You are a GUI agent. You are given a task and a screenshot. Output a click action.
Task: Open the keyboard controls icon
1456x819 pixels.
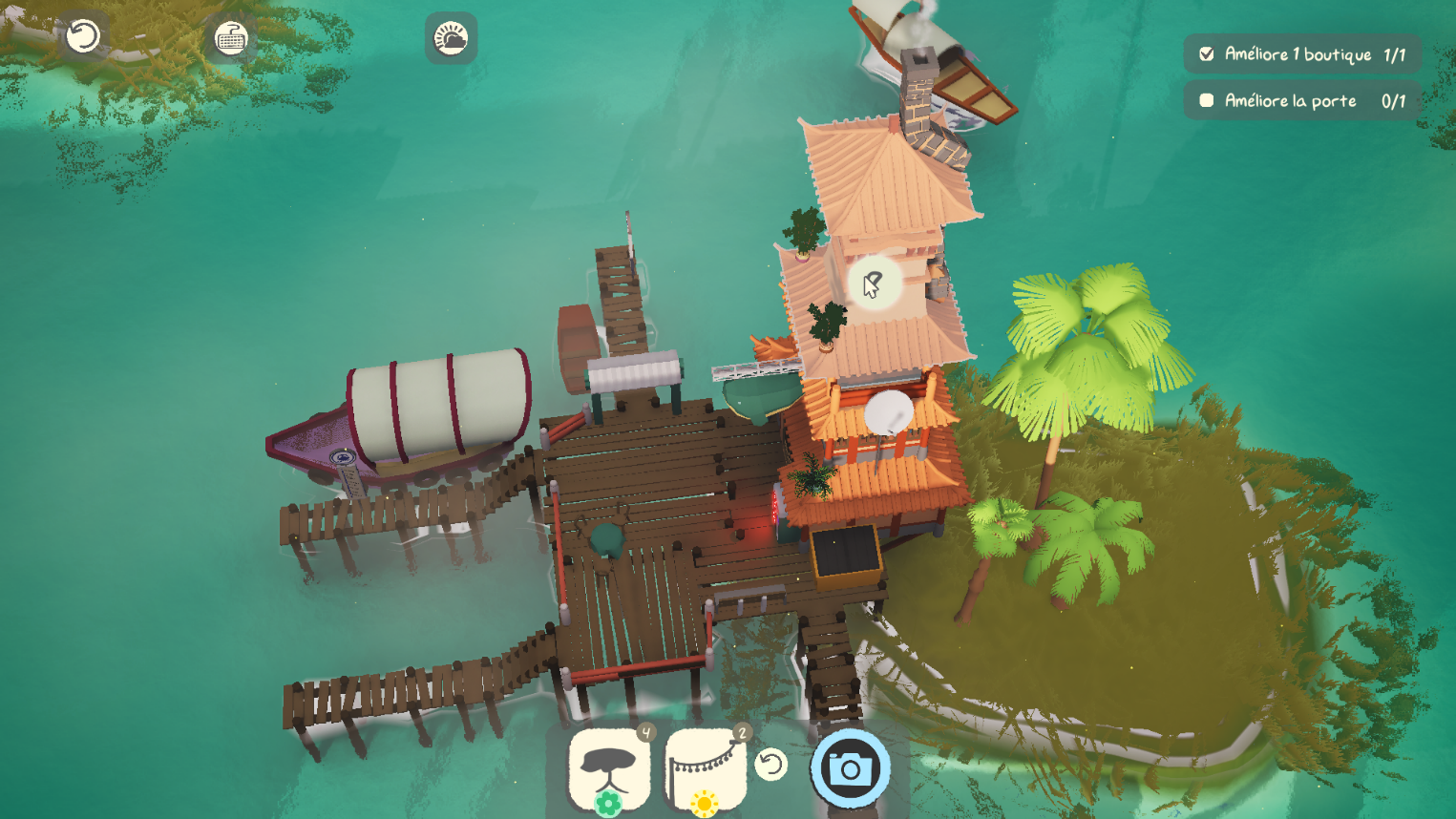[231, 38]
